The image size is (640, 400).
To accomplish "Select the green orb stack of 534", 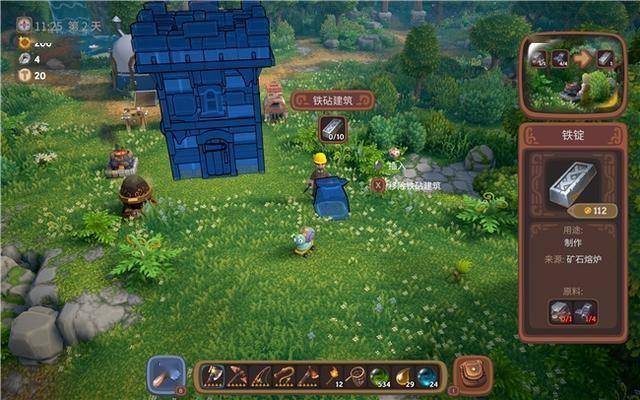I will point(380,377).
